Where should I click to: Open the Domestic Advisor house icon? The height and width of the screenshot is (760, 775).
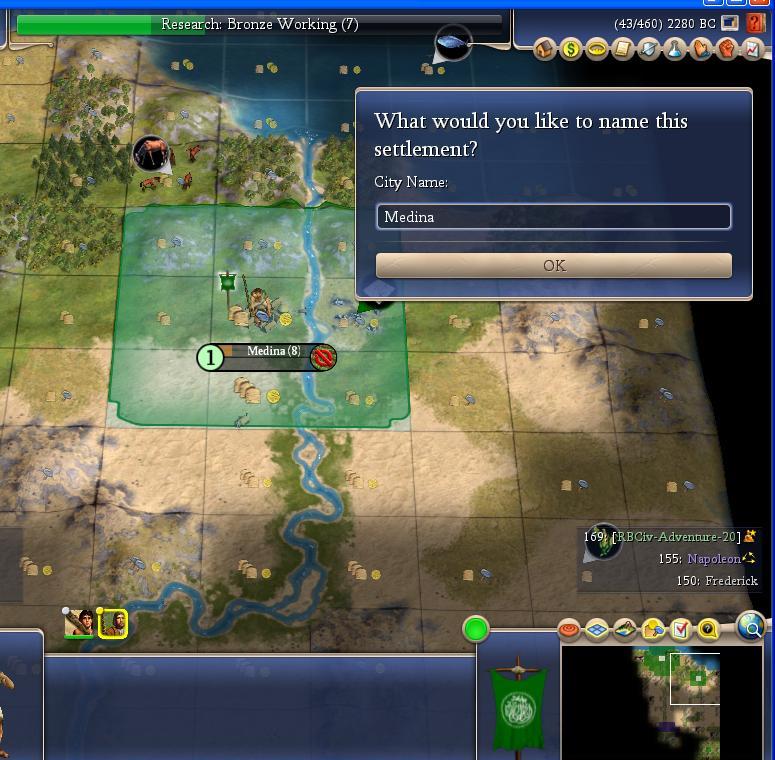[545, 49]
